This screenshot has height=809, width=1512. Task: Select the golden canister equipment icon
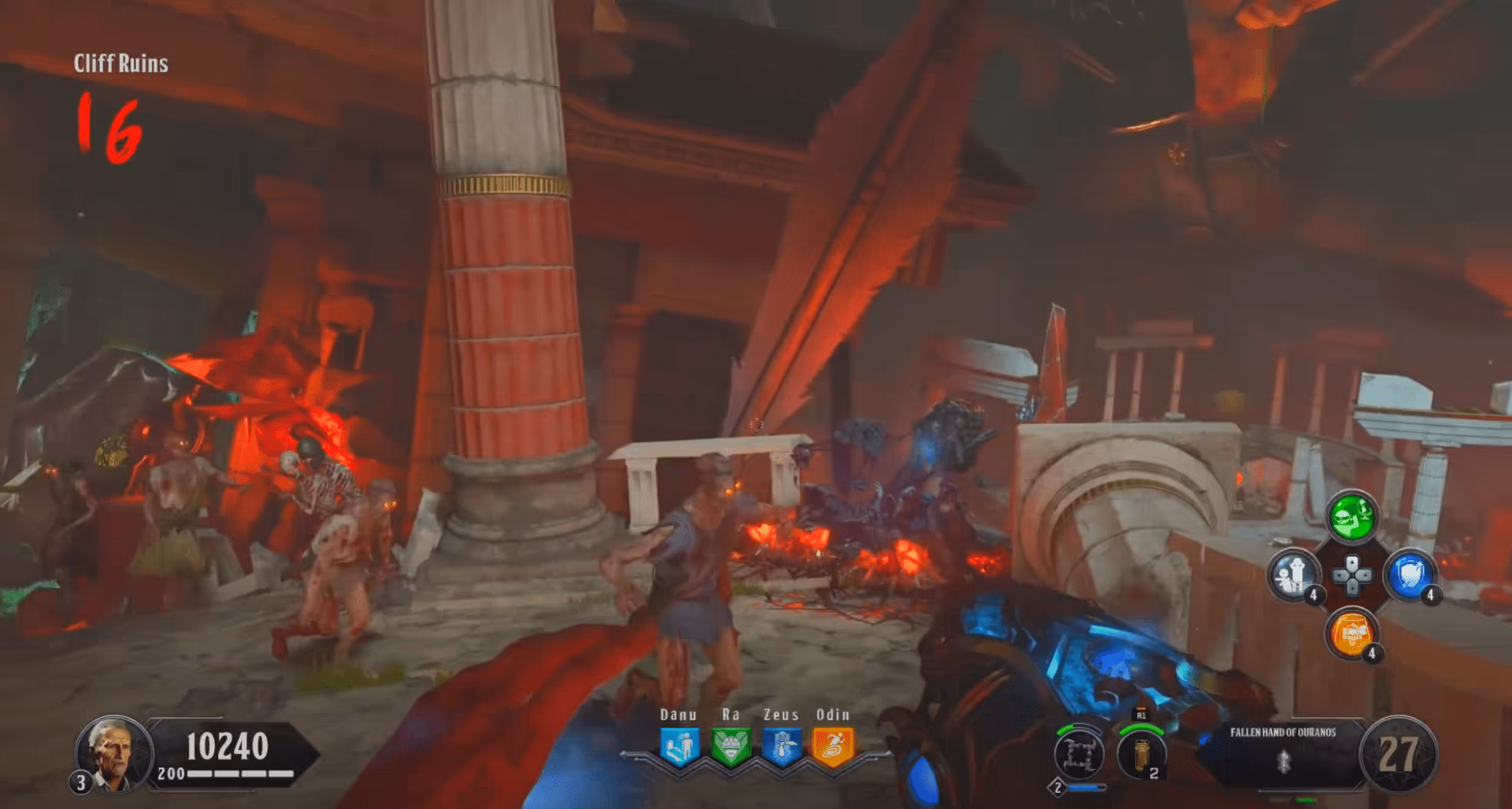pyautogui.click(x=1141, y=753)
